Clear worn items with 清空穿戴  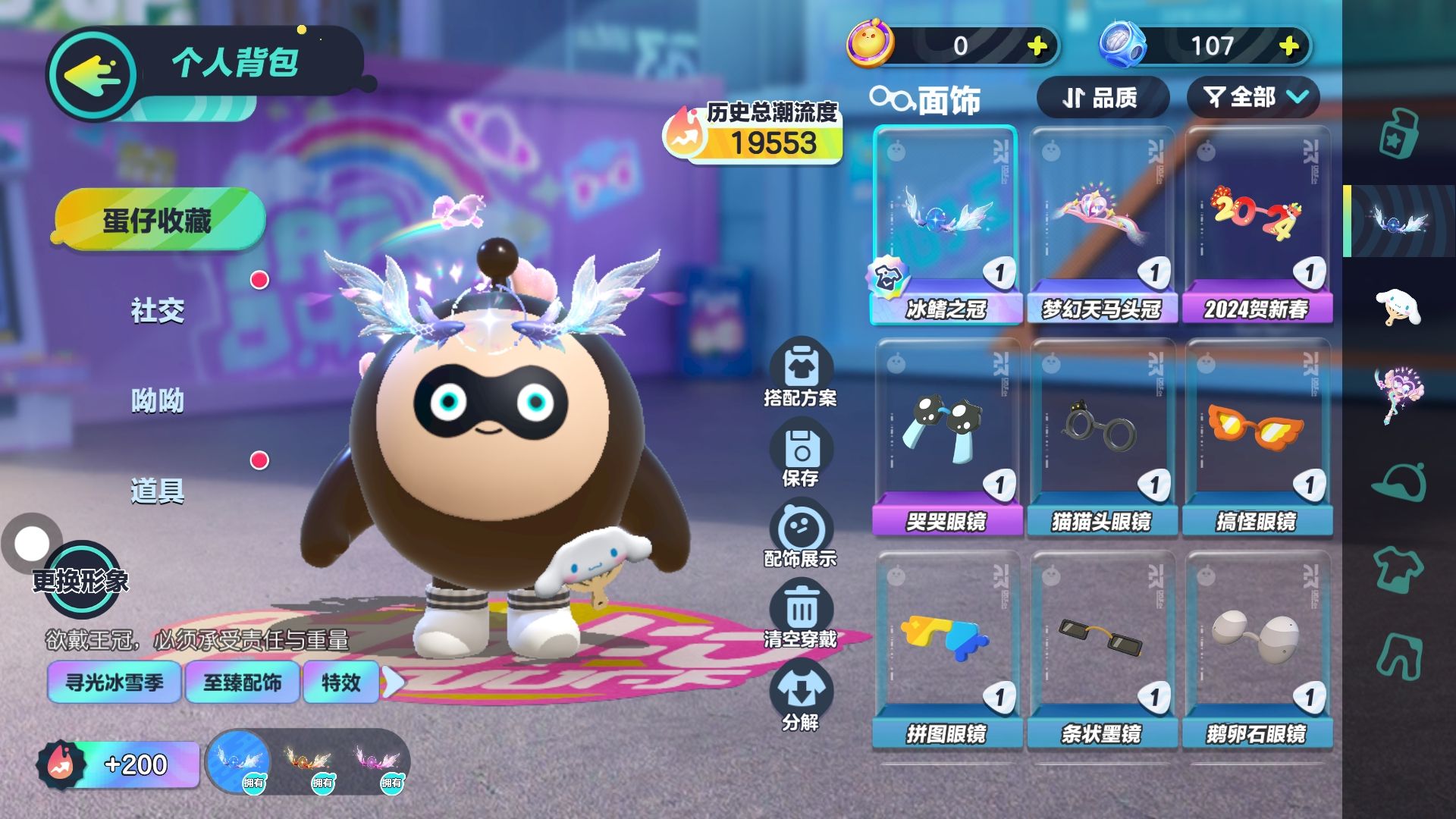[x=801, y=615]
